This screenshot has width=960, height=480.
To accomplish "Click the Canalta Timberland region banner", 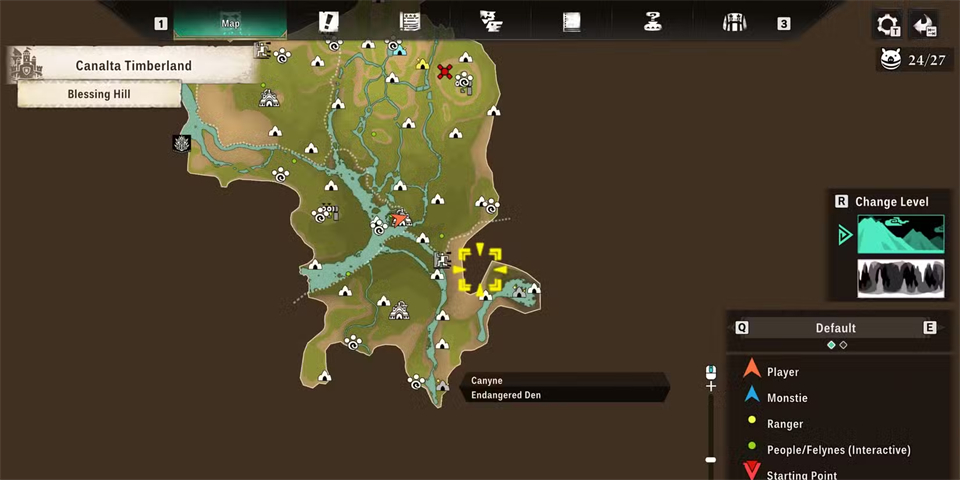I will point(133,66).
